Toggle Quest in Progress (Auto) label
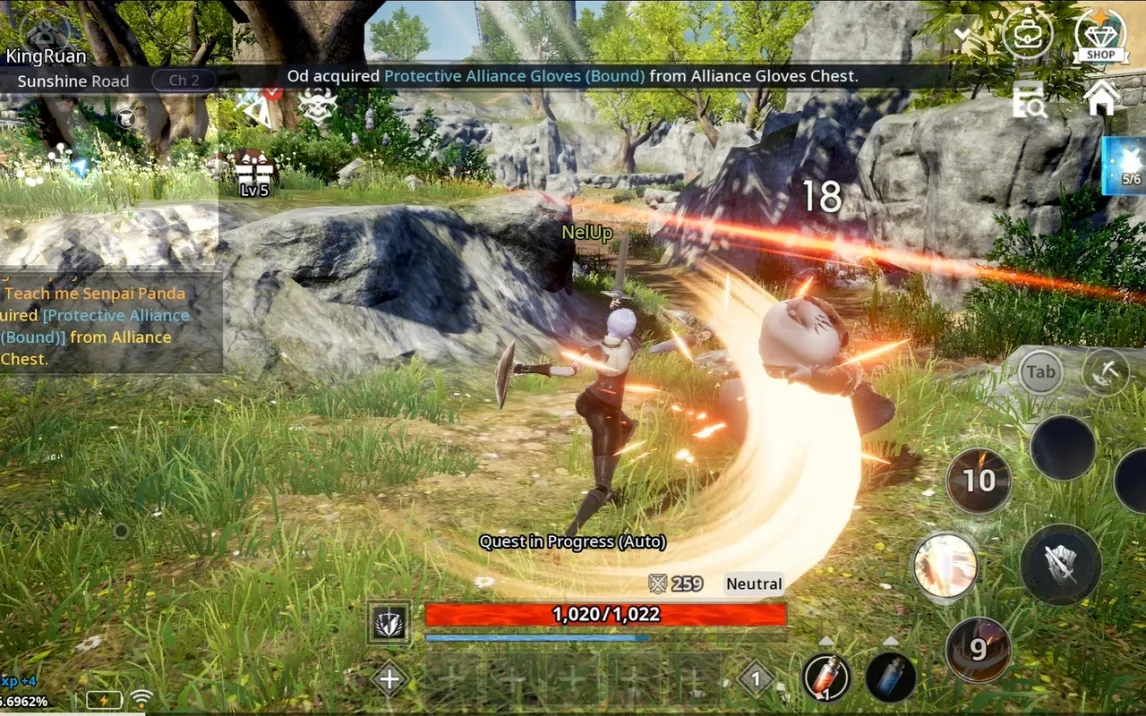This screenshot has width=1146, height=716. pos(572,541)
